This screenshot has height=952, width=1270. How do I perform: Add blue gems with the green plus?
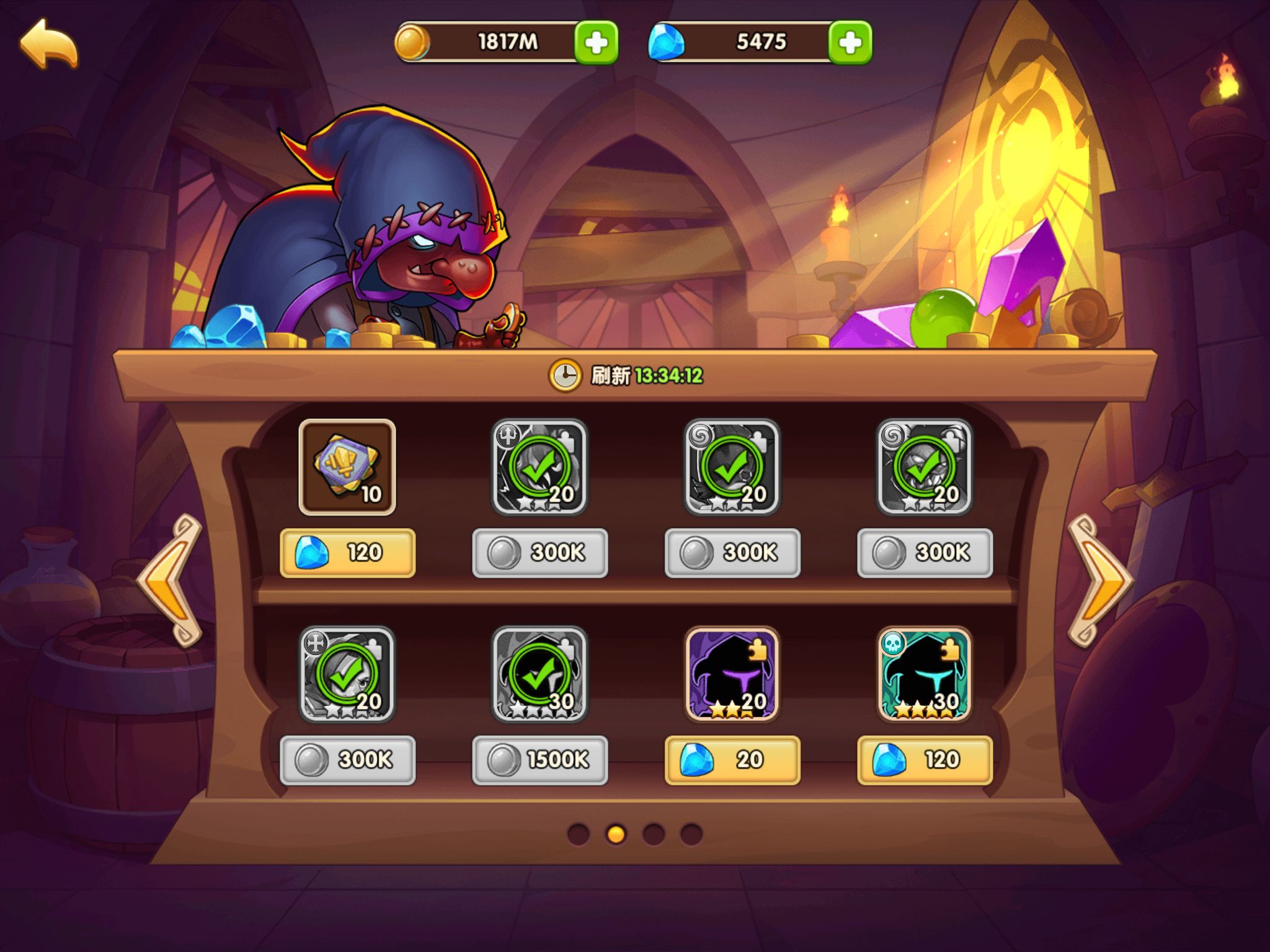pos(850,42)
